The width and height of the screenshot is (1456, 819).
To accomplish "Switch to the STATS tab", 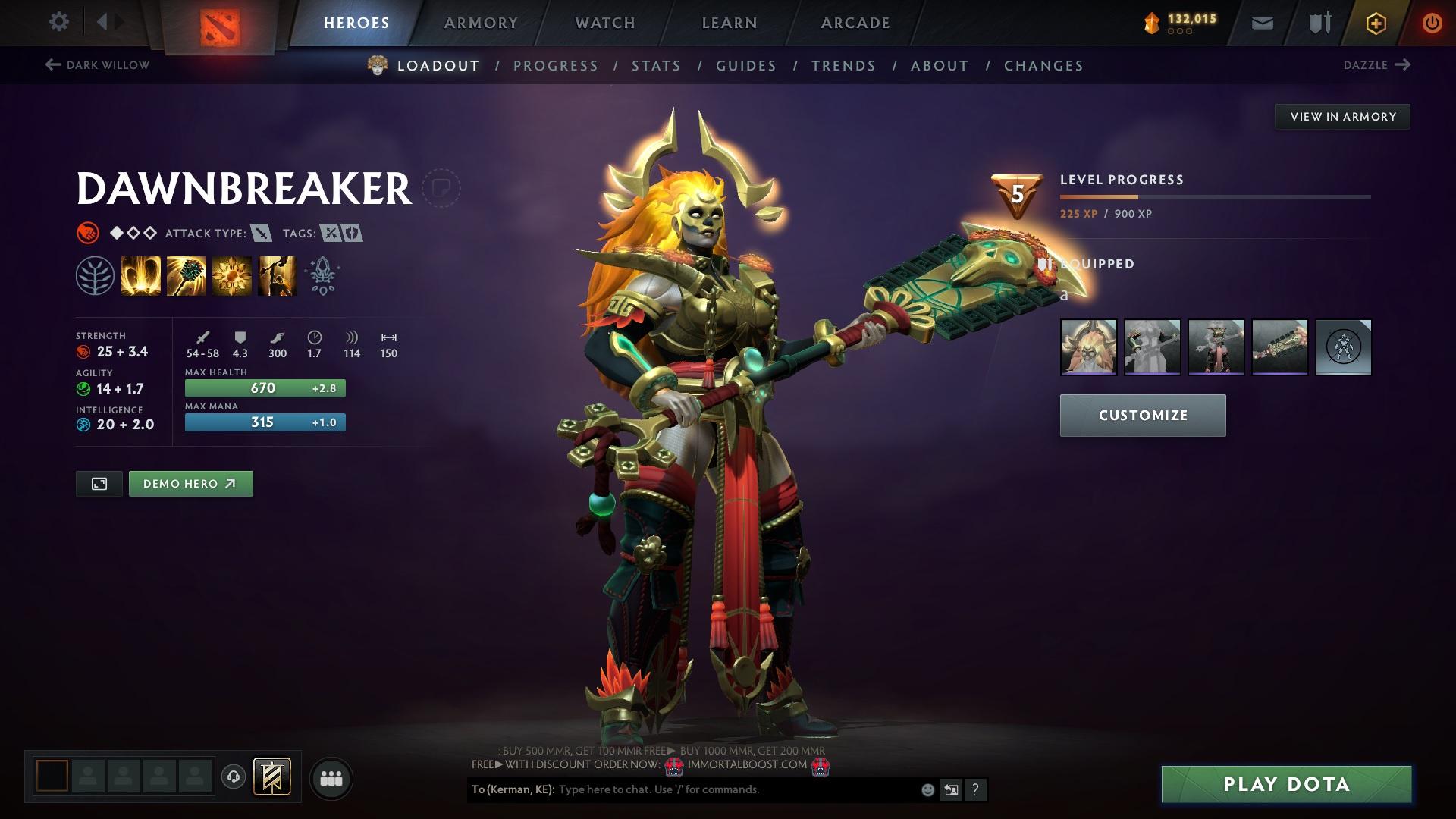I will pos(657,66).
